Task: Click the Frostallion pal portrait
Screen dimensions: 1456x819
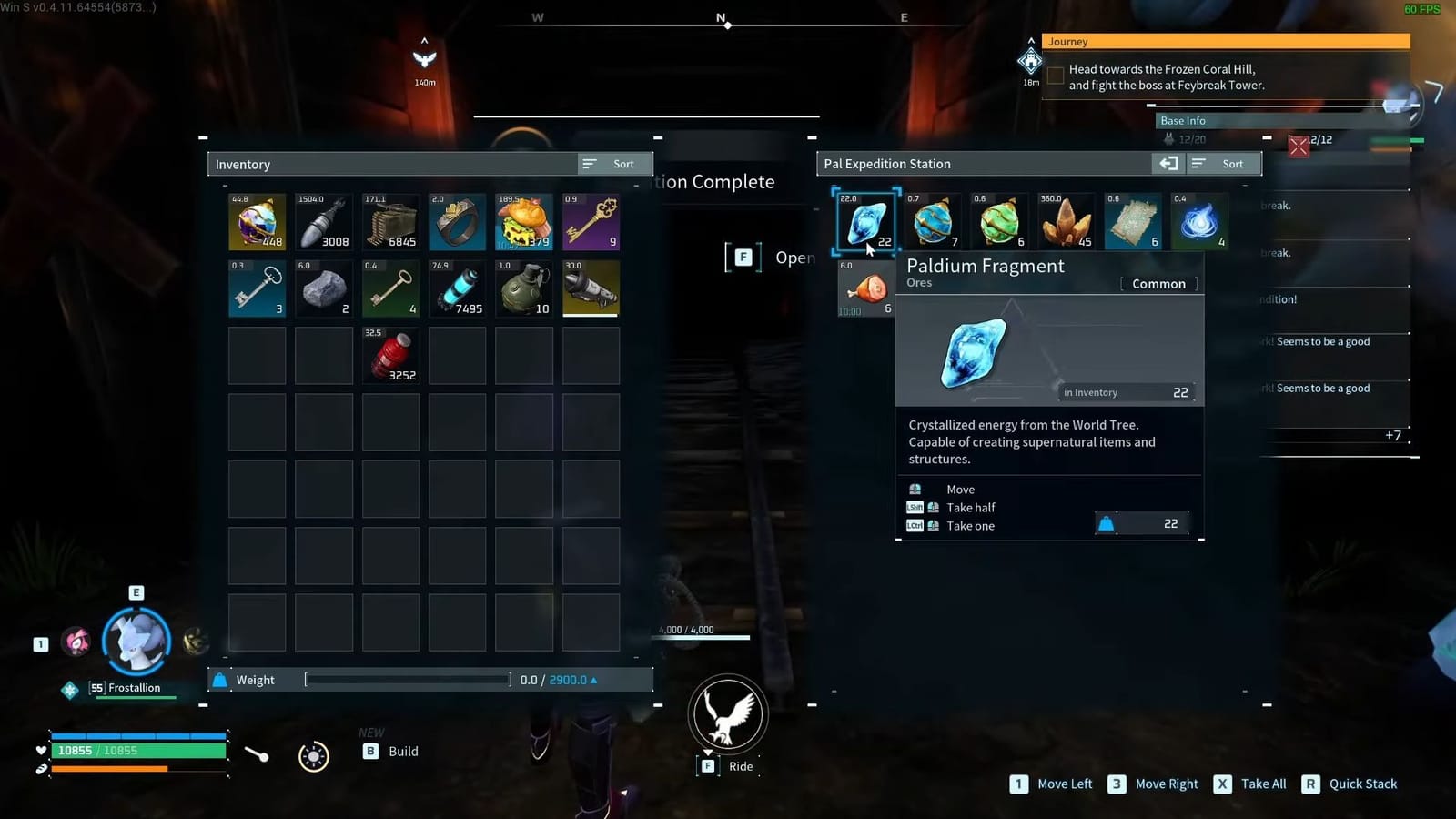Action: 136,640
